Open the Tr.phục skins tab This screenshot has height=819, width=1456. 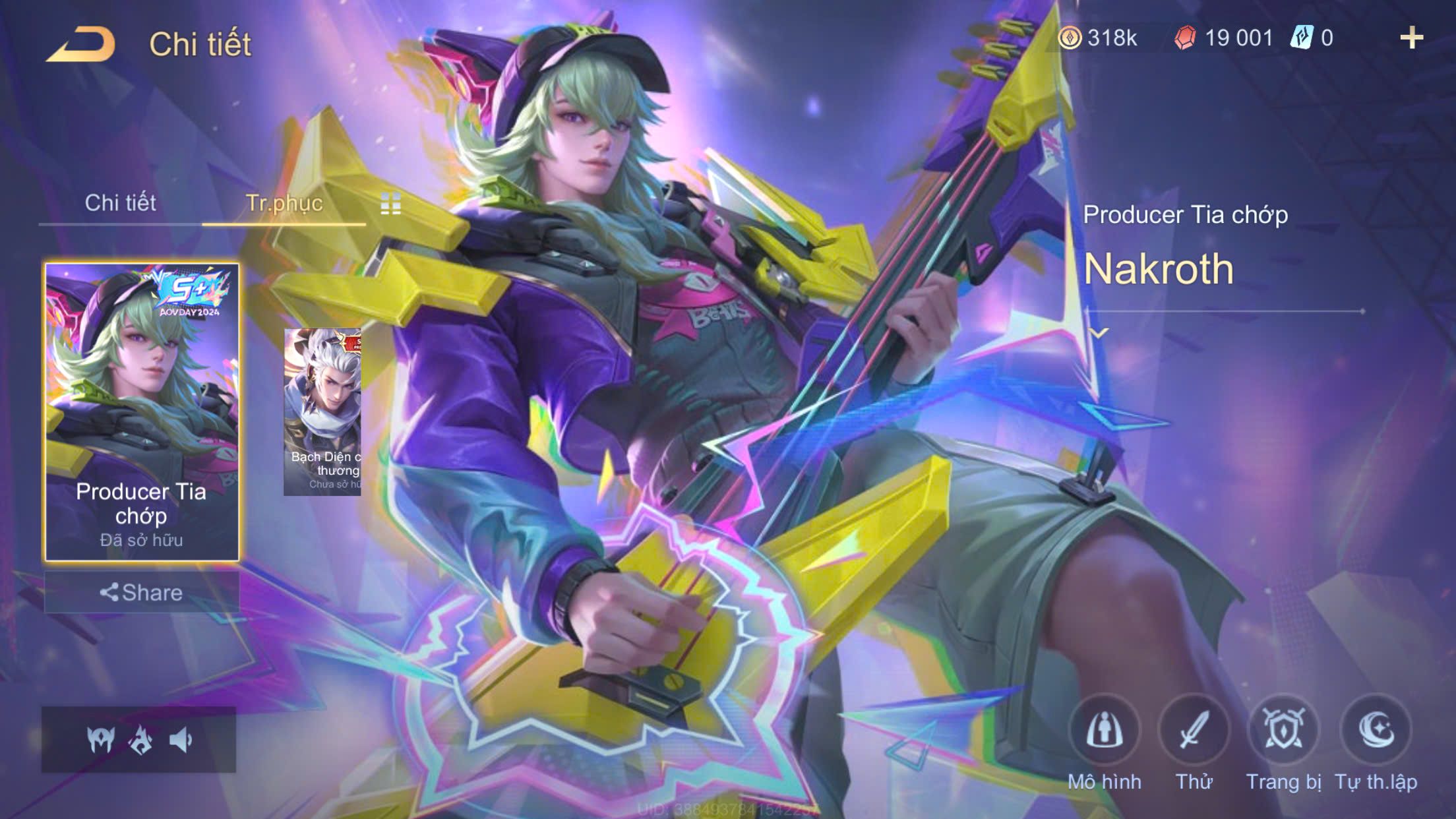pyautogui.click(x=284, y=203)
